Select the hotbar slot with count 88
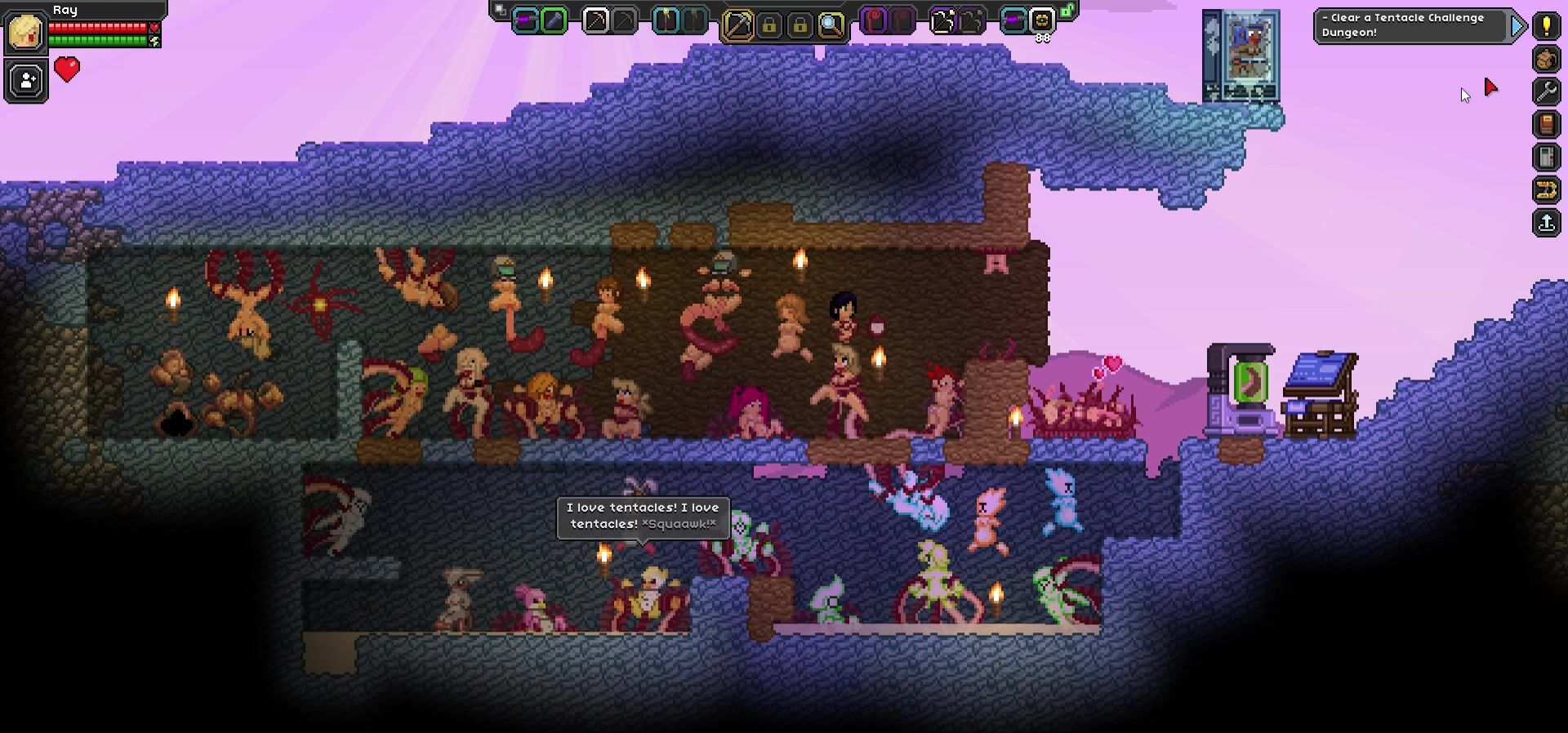 [x=1042, y=21]
